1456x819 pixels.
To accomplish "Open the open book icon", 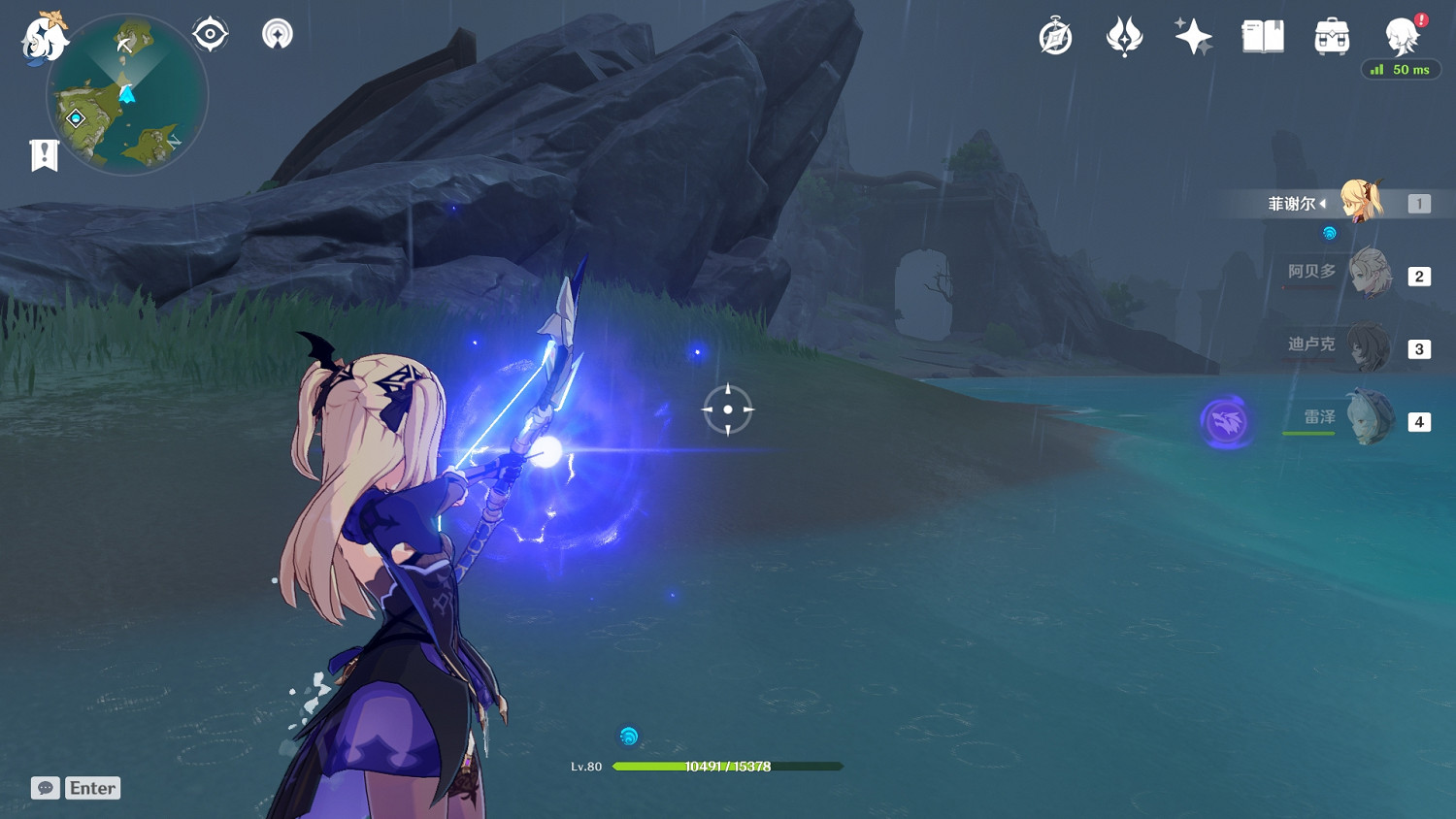I will (x=1263, y=37).
